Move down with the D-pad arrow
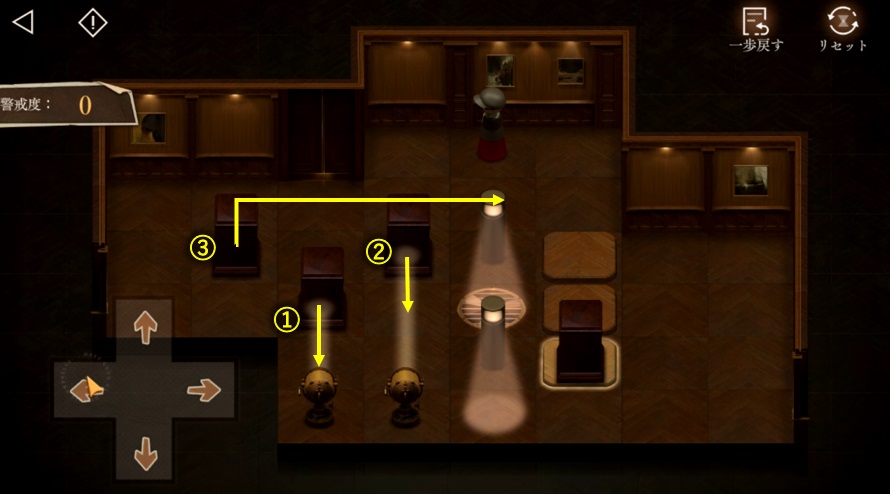890x494 pixels. coord(146,452)
